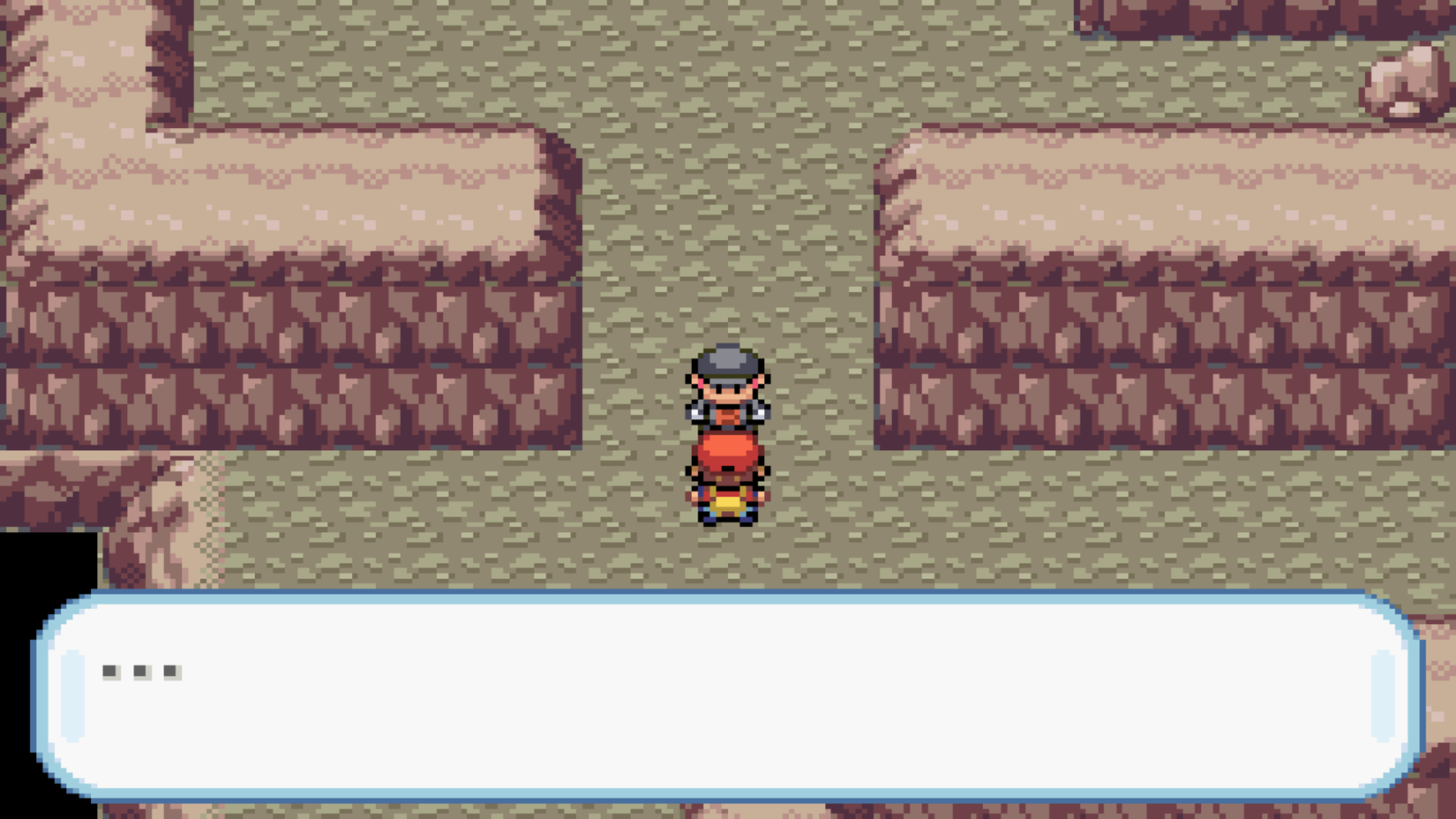1456x819 pixels.
Task: Click the second ellipsis dot in the dialogue
Action: (x=139, y=673)
